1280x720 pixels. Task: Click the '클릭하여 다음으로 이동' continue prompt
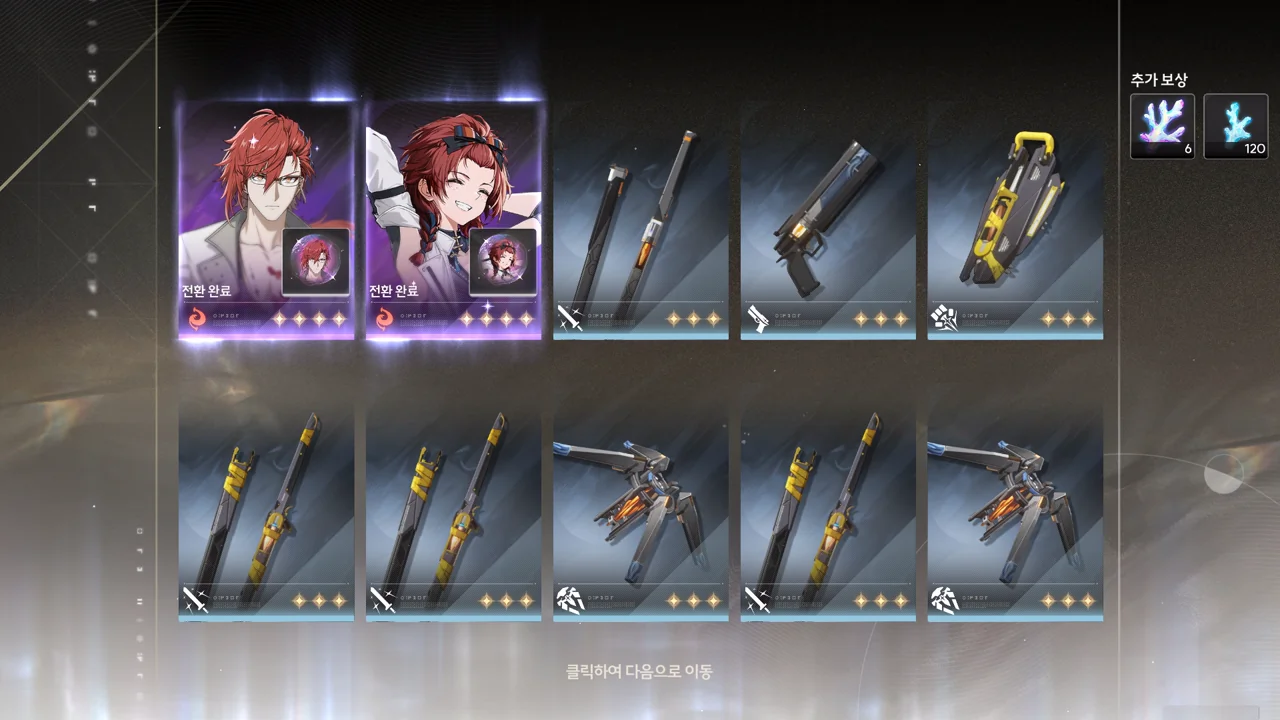[x=639, y=672]
